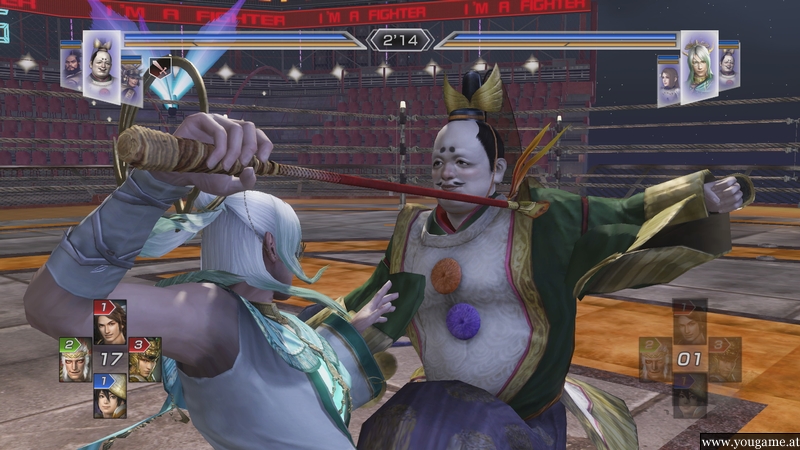This screenshot has width=800, height=450.
Task: Pick the helmeted samurai portrait card
Action: 131,80
